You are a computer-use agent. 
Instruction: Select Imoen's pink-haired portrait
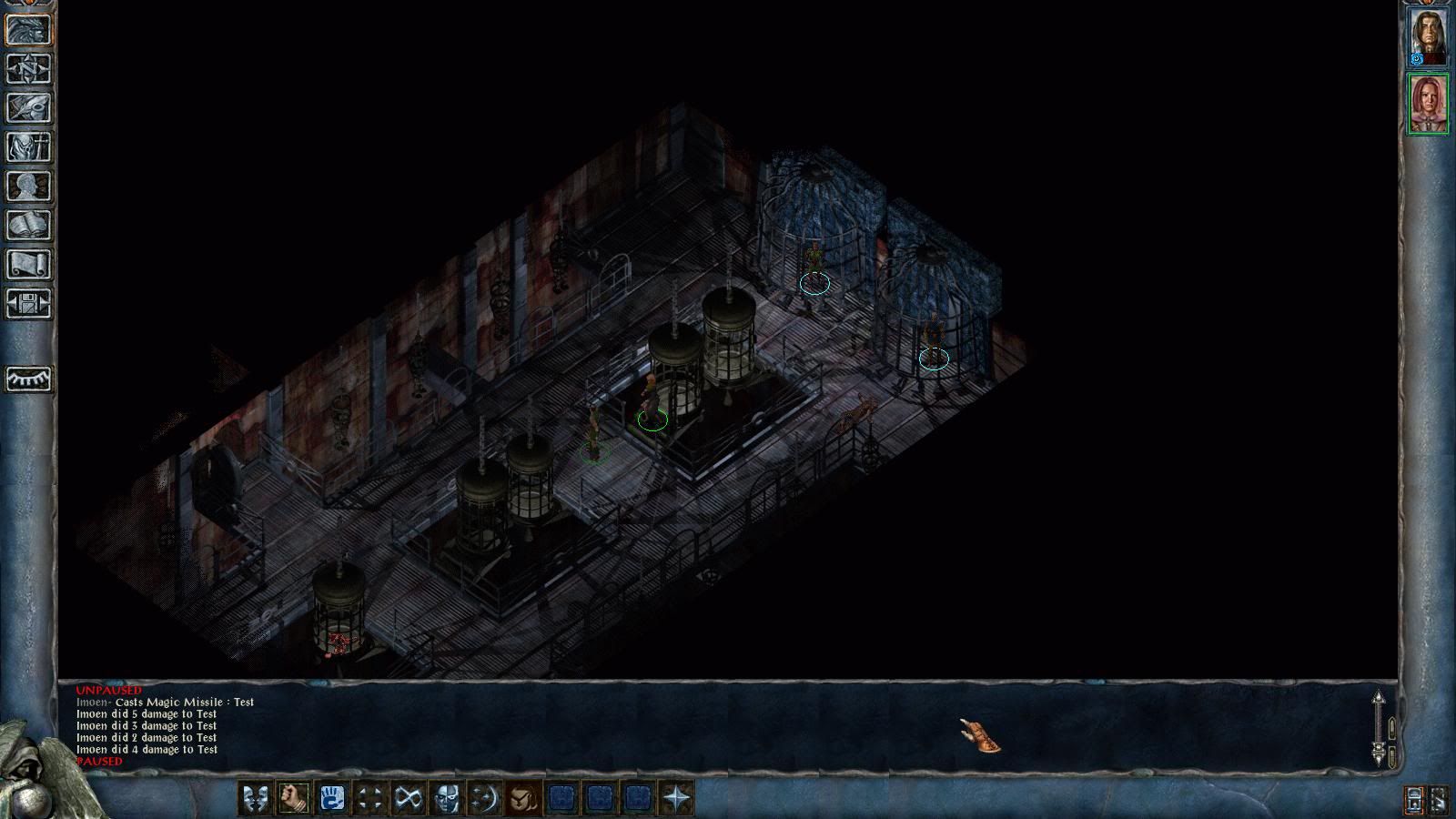1428,104
